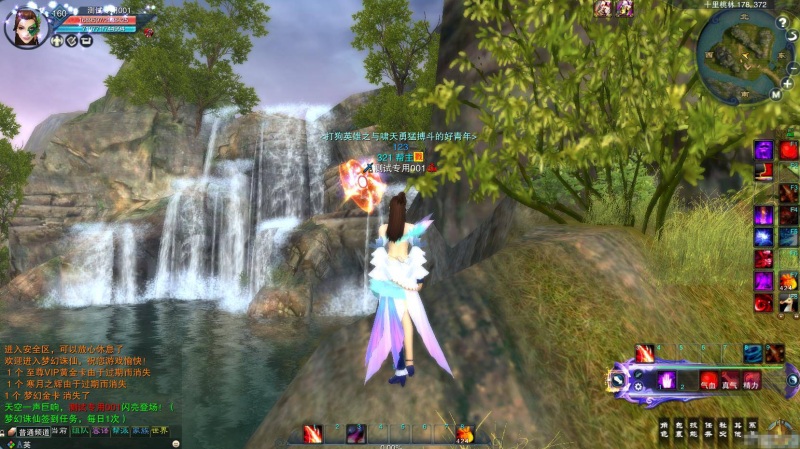Viewport: 800px width, 449px height.
Task: Click the minimap question mark help button
Action: point(784,22)
